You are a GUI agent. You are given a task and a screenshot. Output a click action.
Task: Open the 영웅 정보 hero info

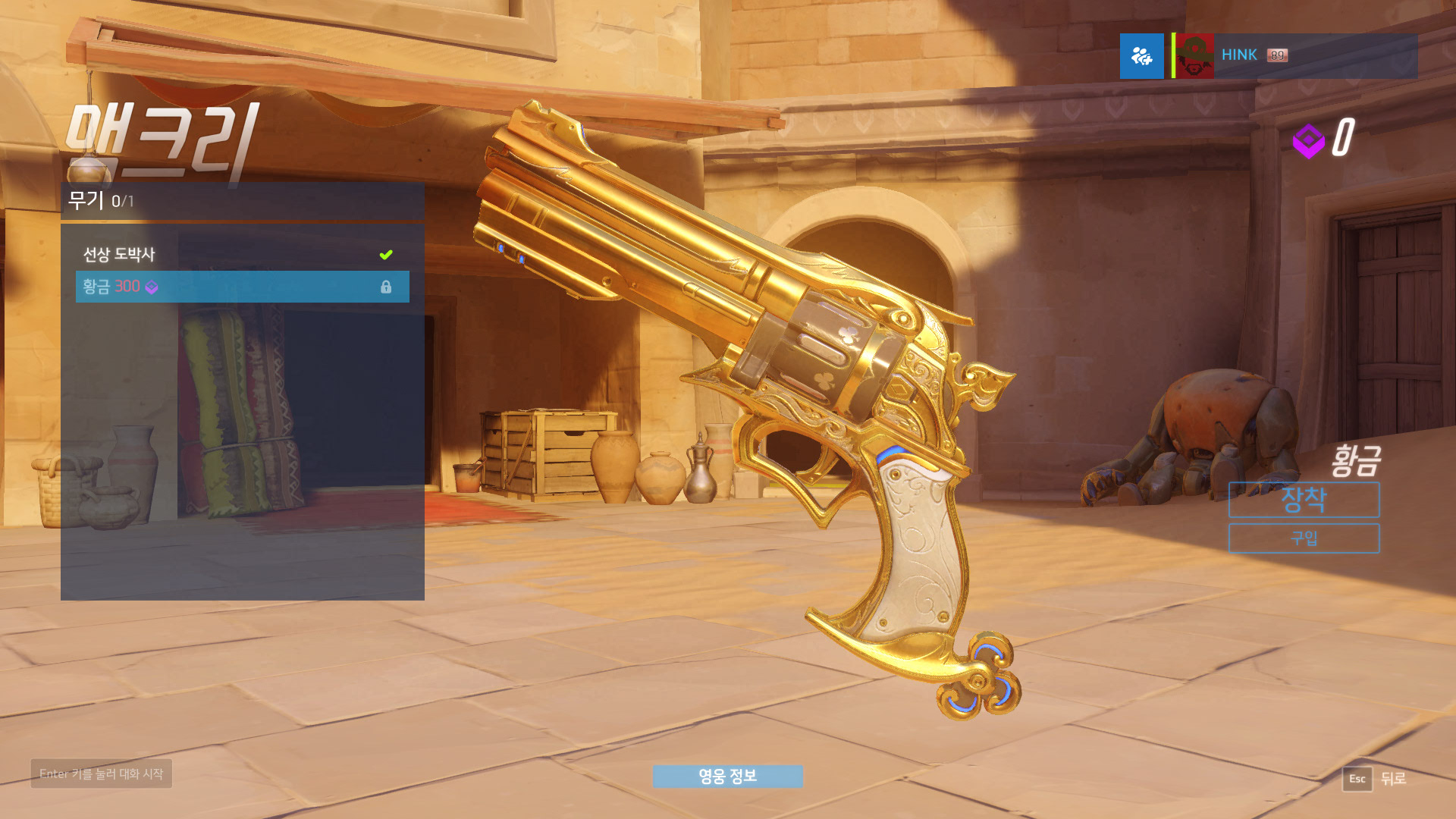727,776
